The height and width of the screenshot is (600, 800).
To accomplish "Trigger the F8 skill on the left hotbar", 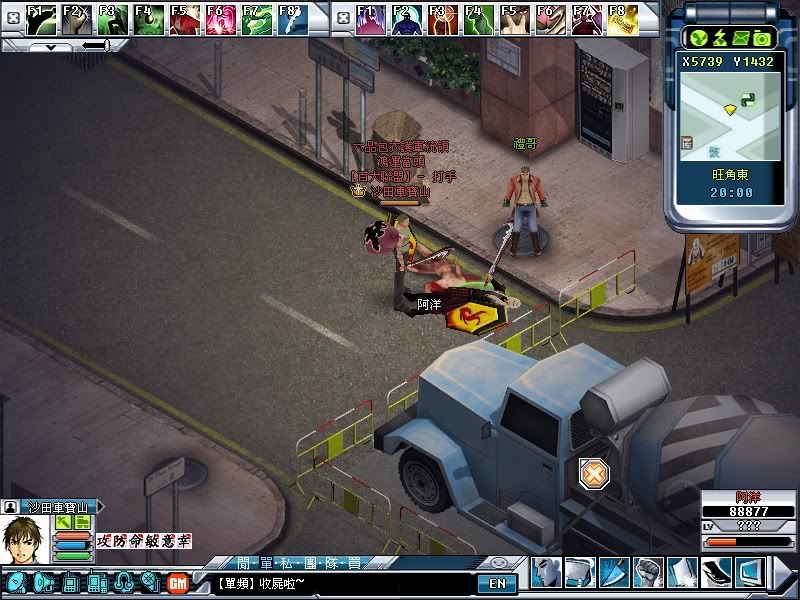I will pos(291,19).
